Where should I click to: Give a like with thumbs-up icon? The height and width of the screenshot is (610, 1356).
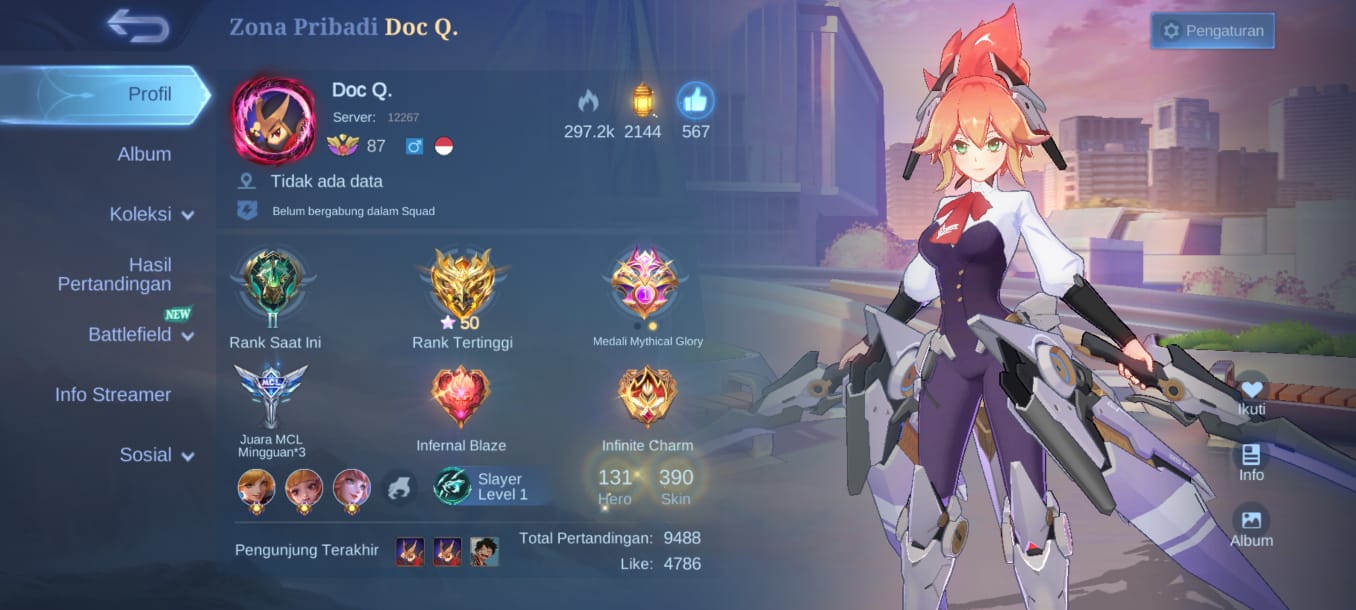[695, 101]
